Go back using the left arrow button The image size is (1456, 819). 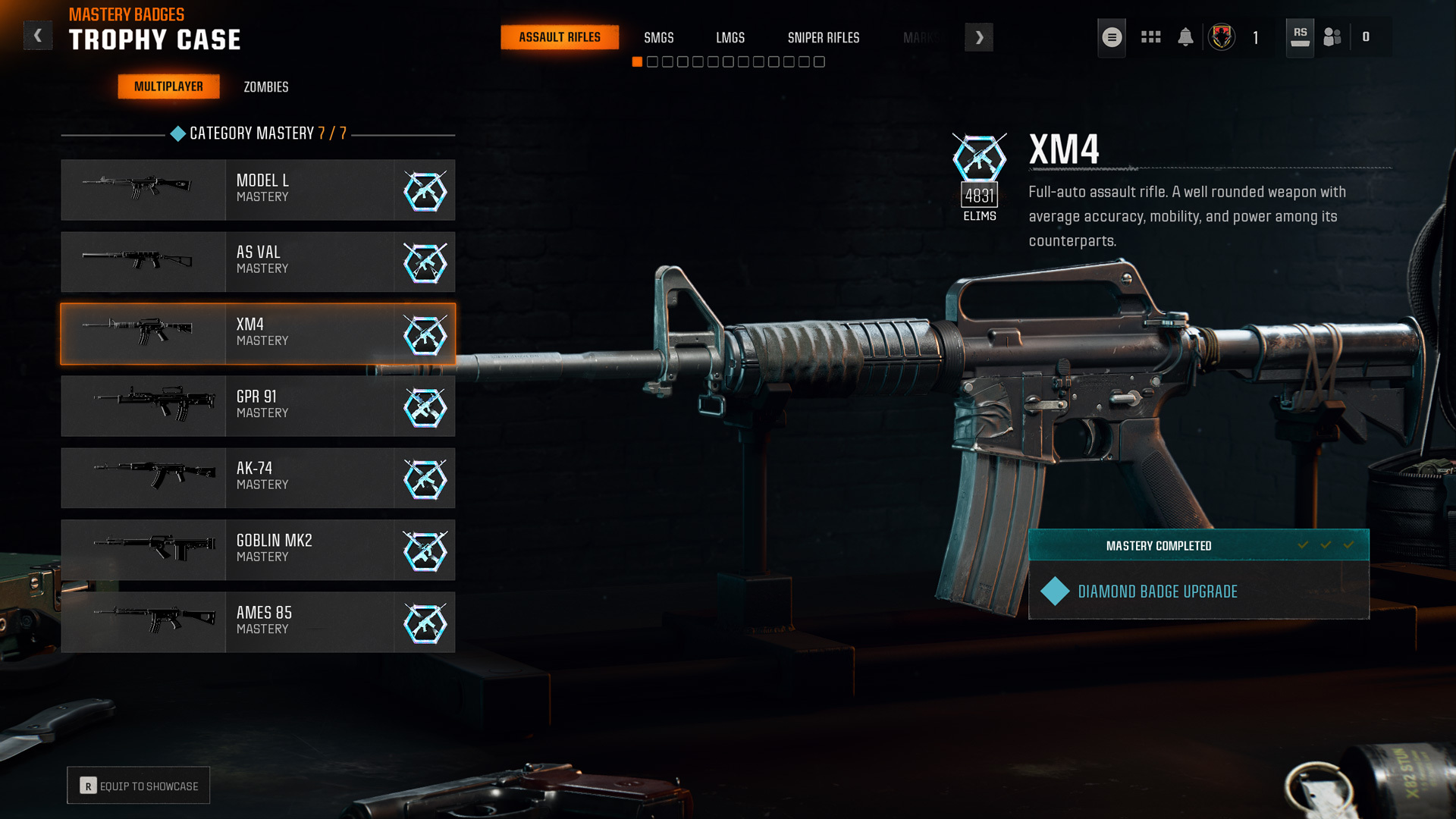pyautogui.click(x=38, y=36)
